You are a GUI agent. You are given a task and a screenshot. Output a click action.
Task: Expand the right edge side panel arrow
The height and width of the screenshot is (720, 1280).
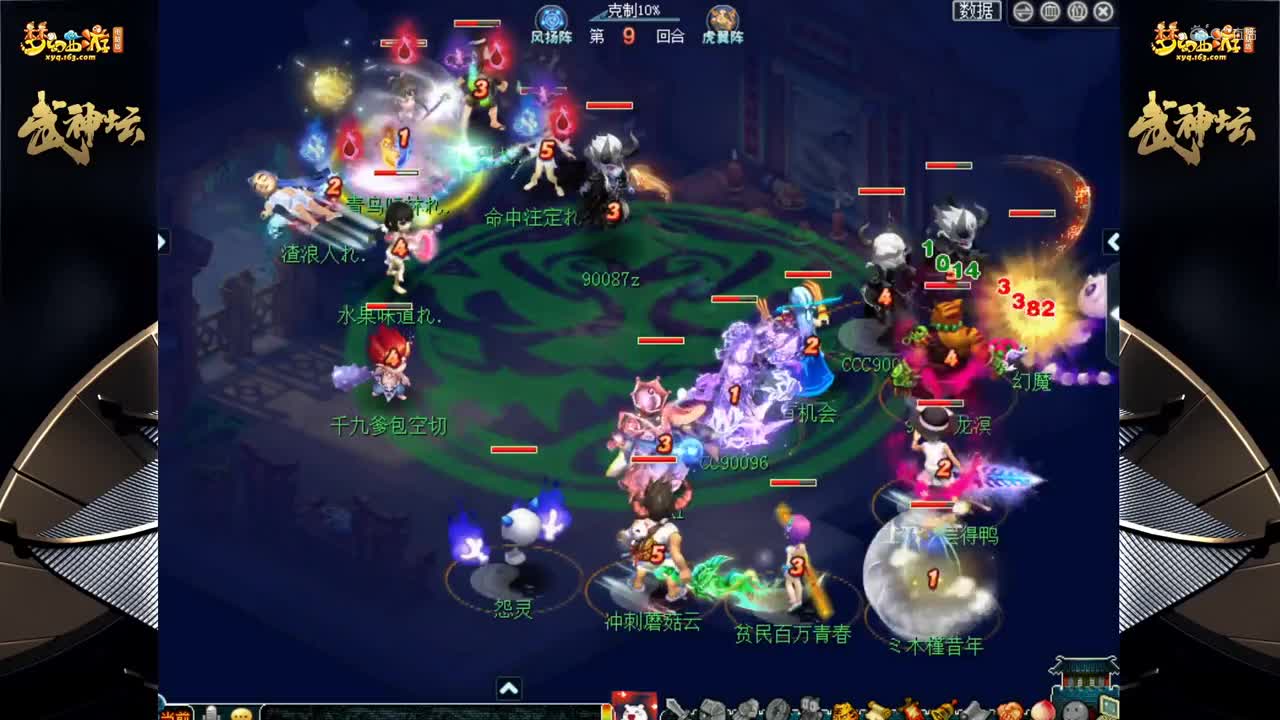coord(1113,240)
